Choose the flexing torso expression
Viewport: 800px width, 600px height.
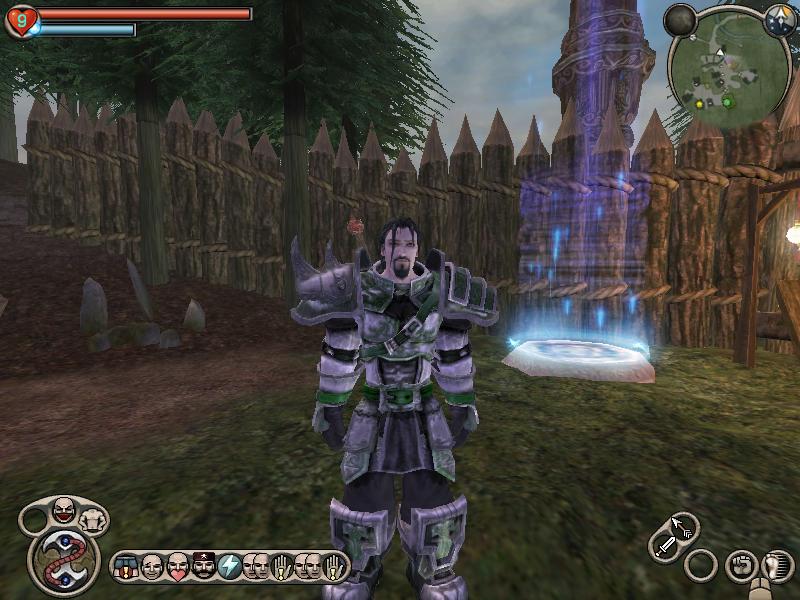click(x=92, y=519)
